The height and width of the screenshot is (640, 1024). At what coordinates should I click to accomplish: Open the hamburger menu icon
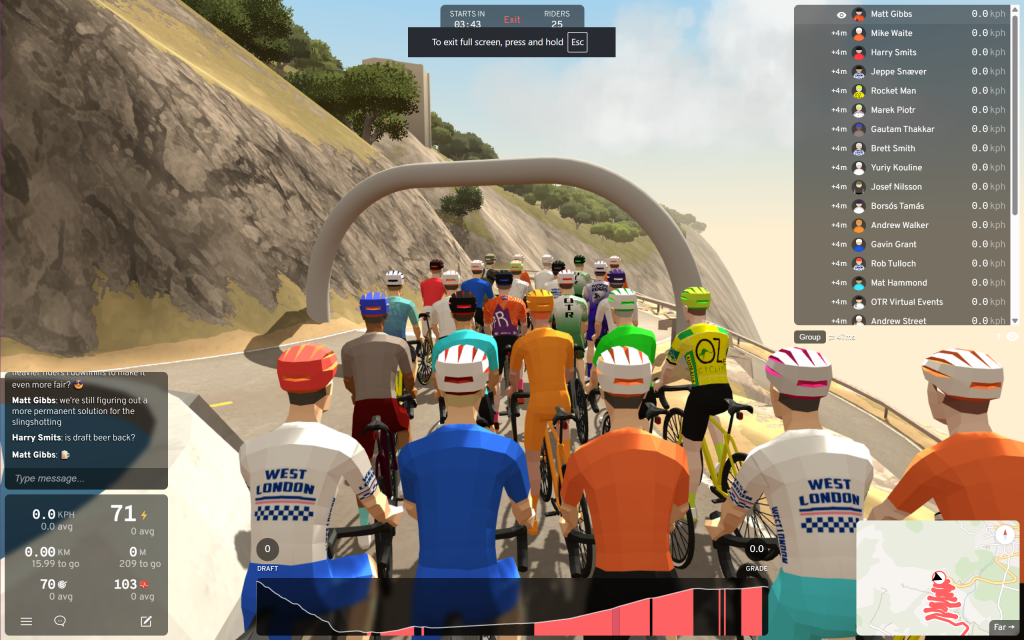26,621
